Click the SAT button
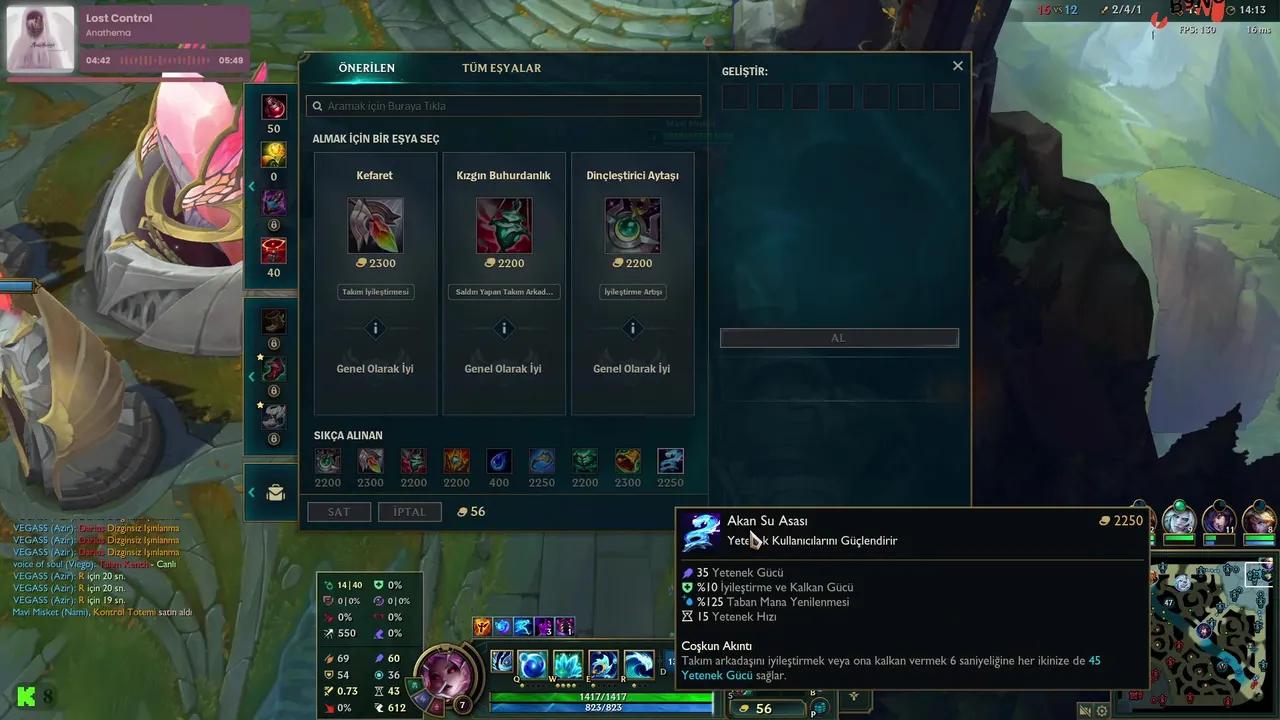1280x720 pixels. (x=338, y=511)
